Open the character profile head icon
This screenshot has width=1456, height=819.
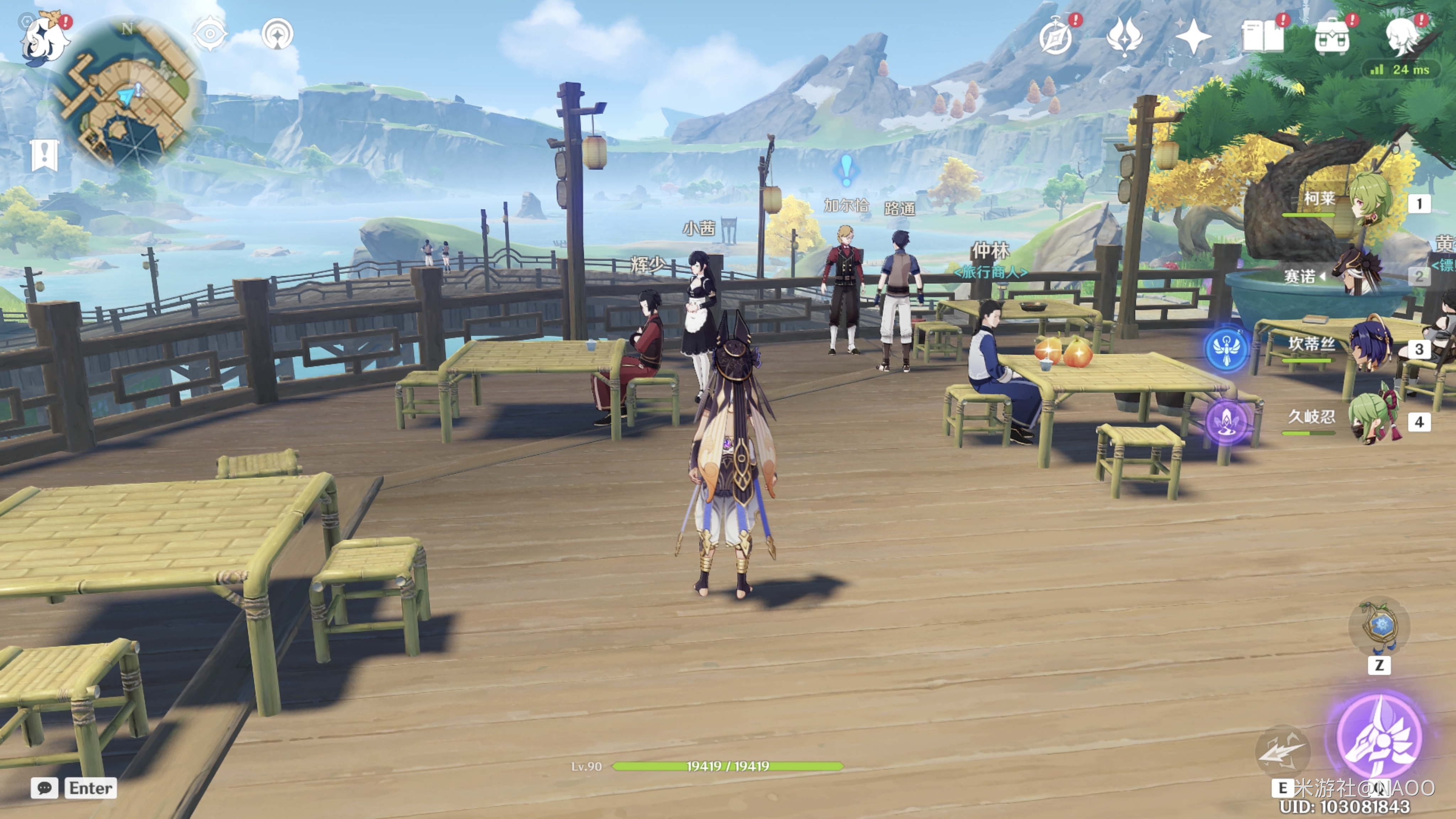tap(1402, 37)
